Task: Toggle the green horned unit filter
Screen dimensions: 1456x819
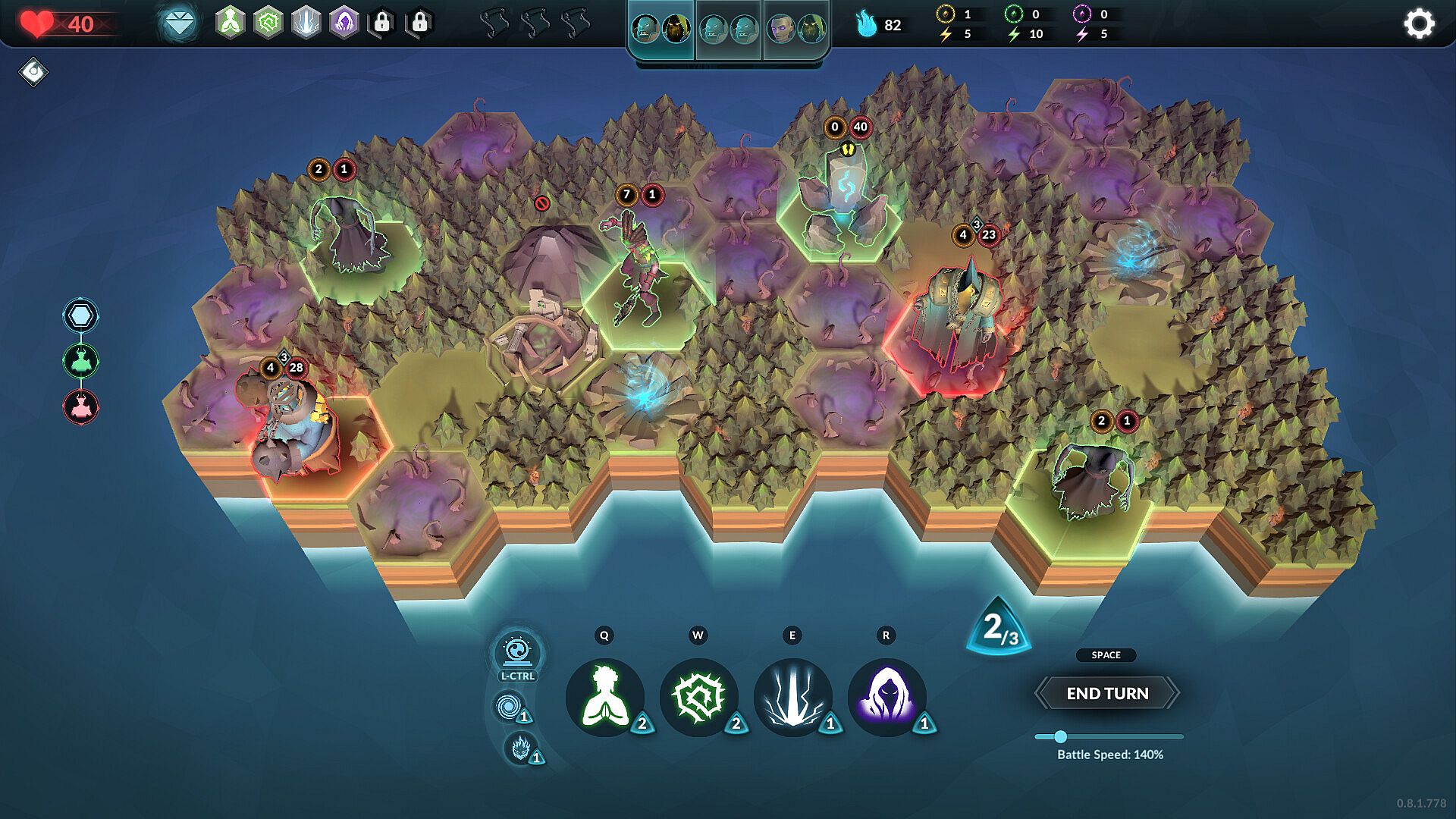Action: click(x=80, y=361)
